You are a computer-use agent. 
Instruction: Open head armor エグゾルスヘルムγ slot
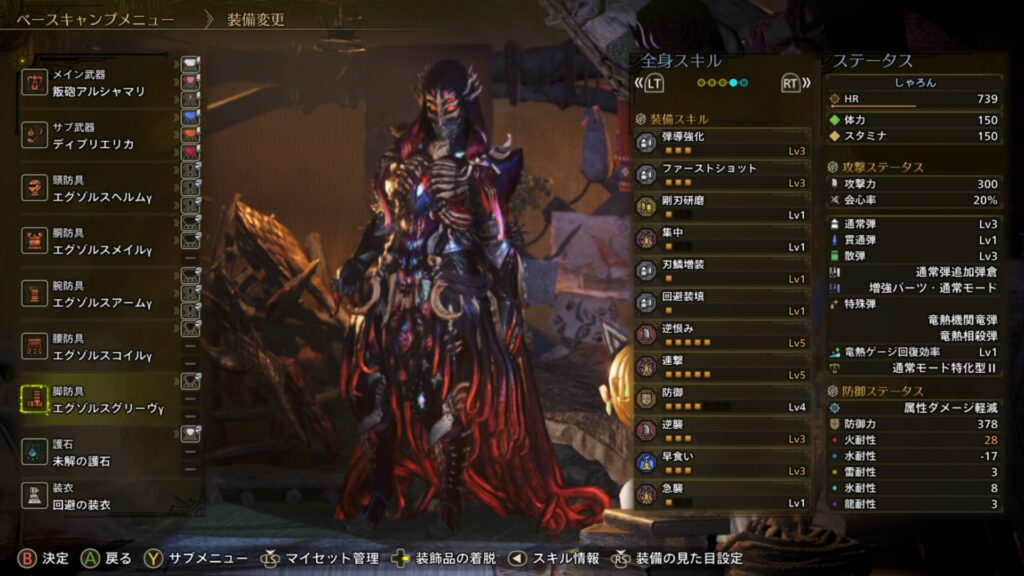[98, 190]
